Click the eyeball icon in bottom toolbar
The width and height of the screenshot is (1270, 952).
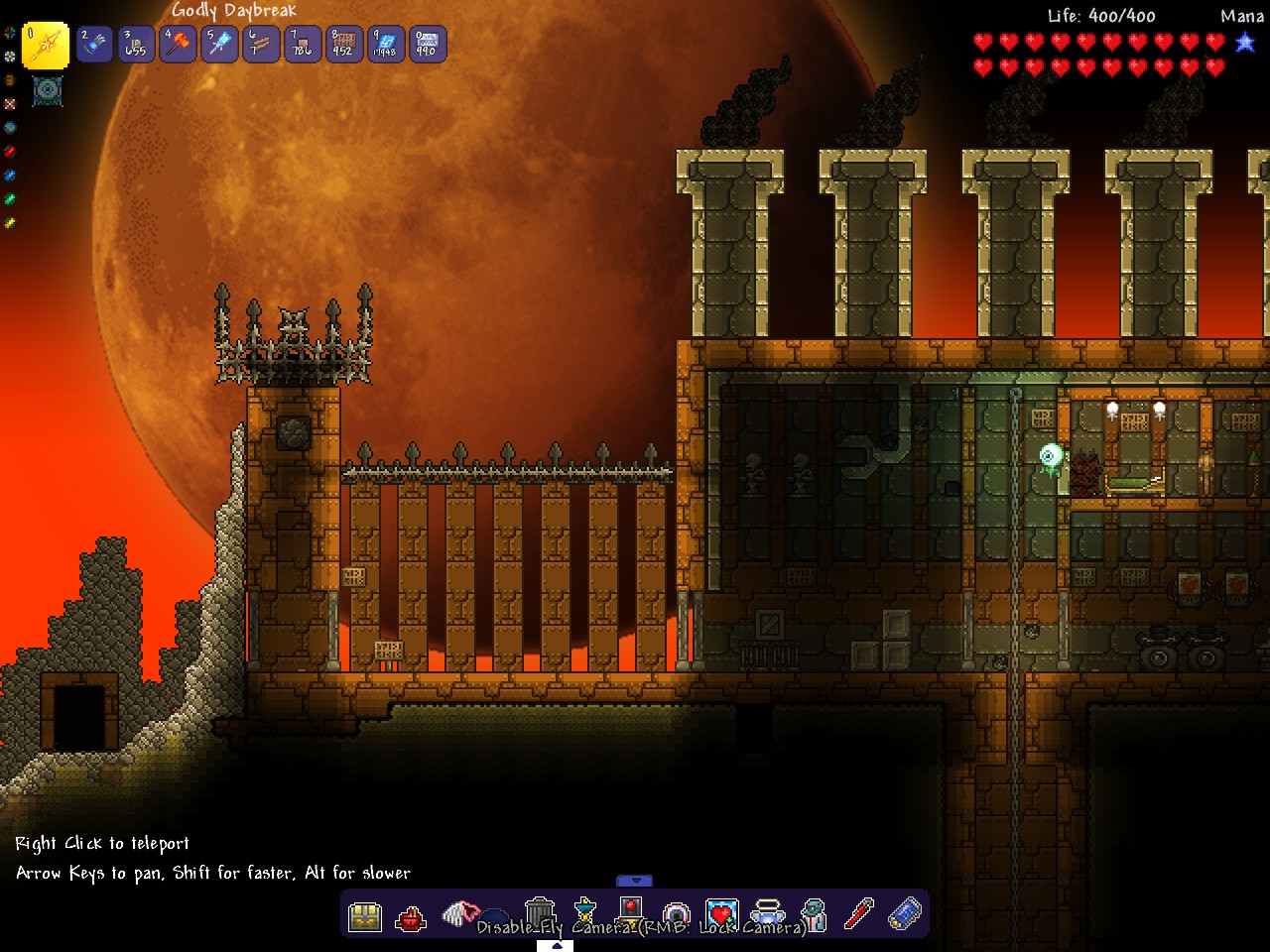pos(677,913)
